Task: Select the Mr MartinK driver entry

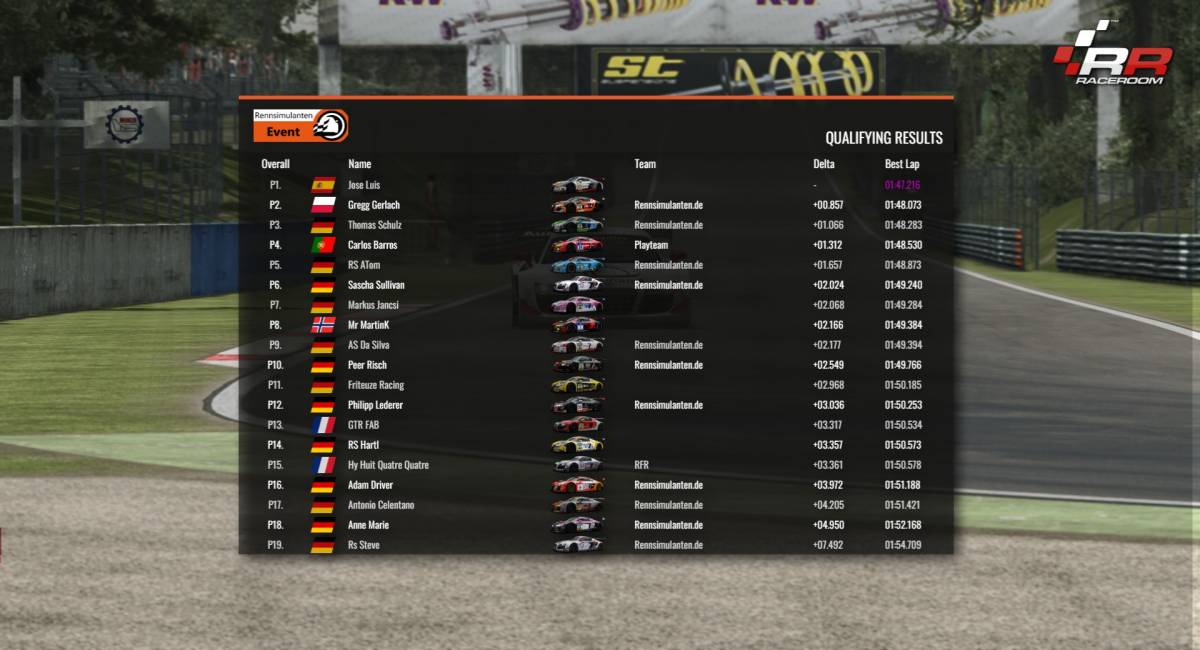Action: pos(368,325)
